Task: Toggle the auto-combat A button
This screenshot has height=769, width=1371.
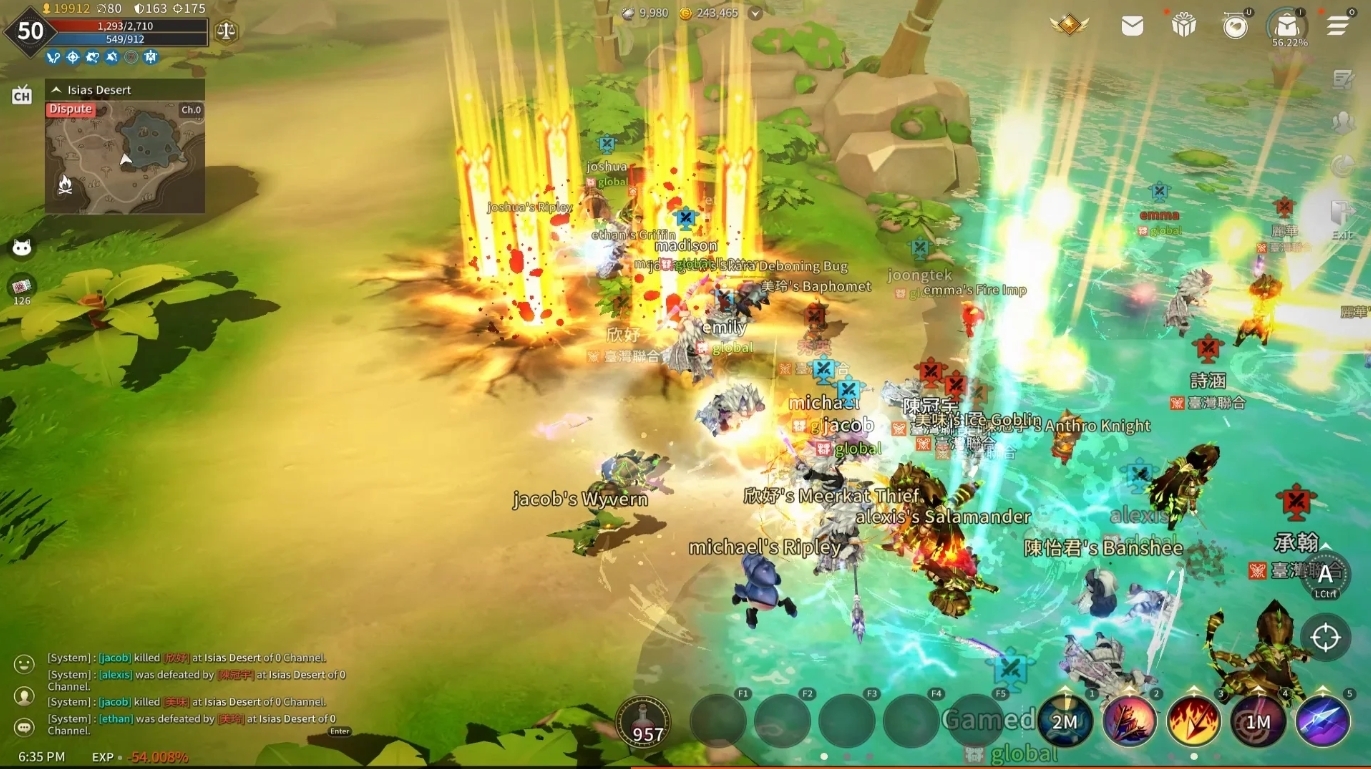Action: click(x=1326, y=573)
